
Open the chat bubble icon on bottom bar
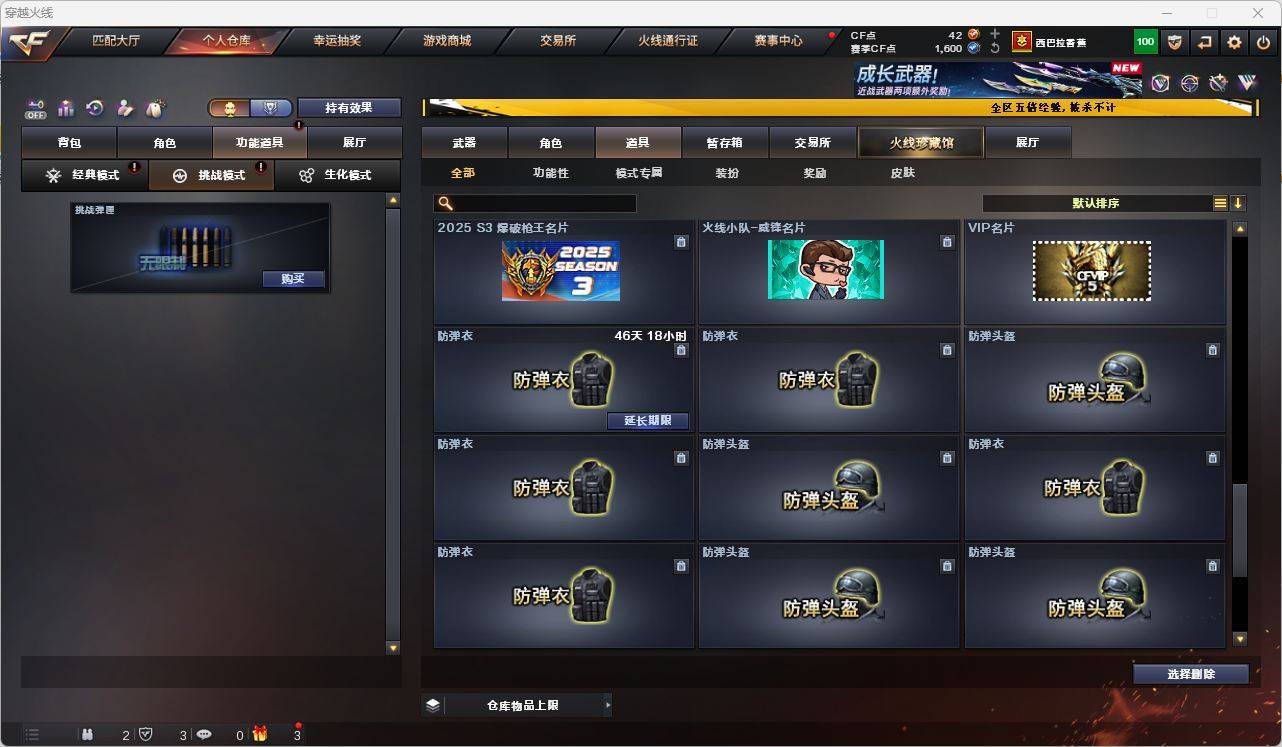pos(205,735)
